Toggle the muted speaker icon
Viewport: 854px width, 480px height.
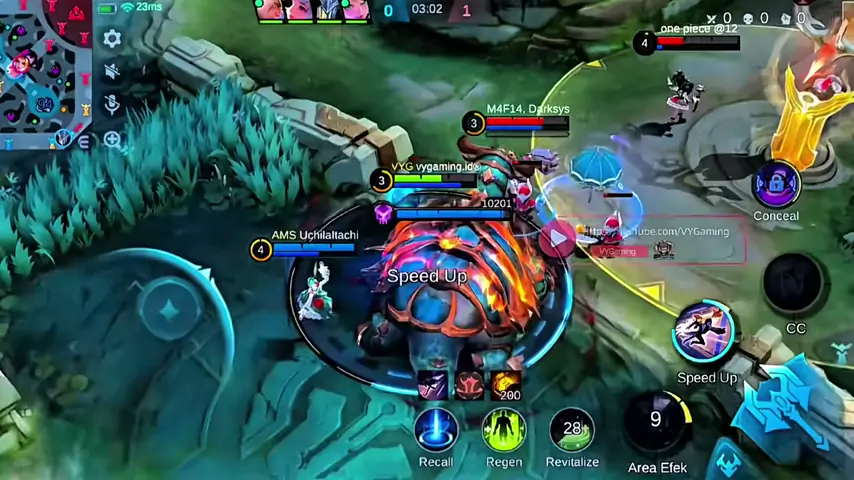(x=112, y=72)
